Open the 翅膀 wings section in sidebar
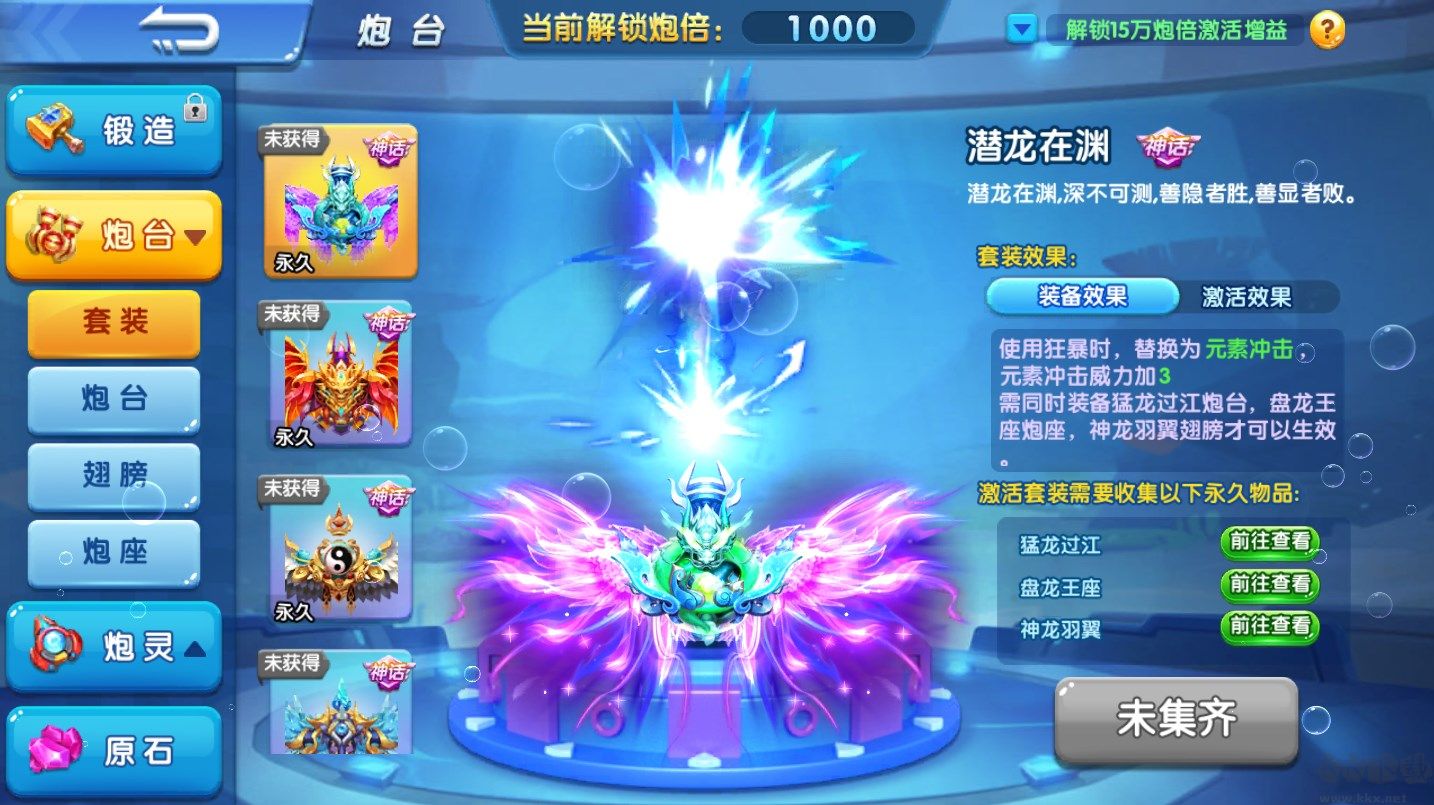1434x805 pixels. [x=113, y=477]
